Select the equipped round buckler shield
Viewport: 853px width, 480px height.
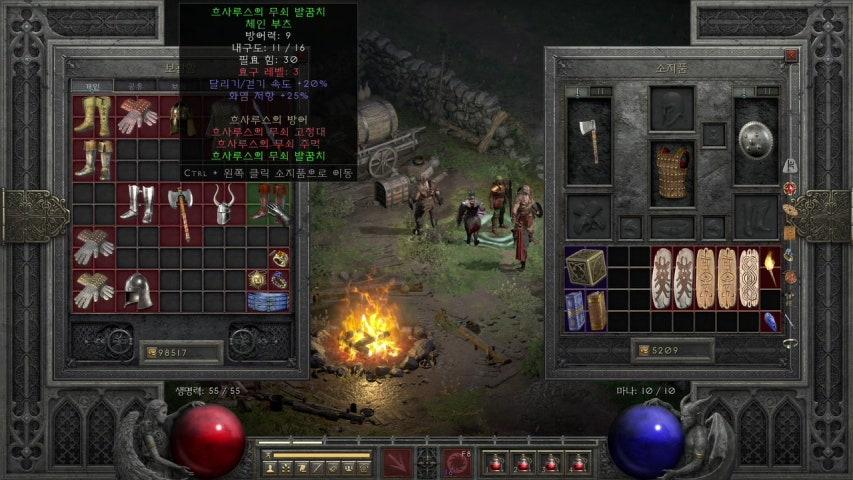click(757, 141)
